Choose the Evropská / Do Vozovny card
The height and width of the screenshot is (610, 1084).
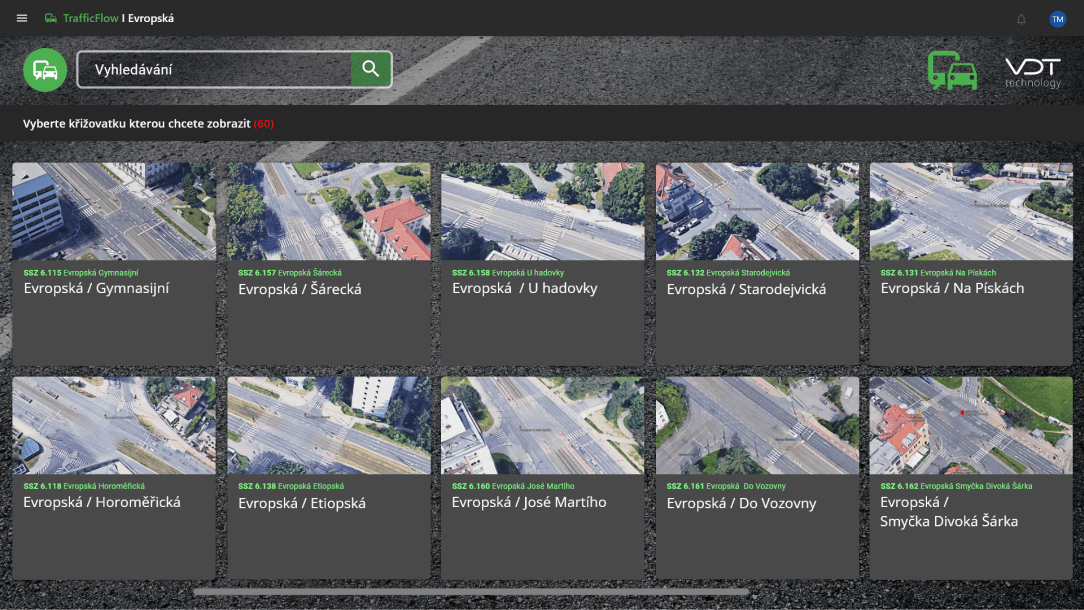pos(757,478)
